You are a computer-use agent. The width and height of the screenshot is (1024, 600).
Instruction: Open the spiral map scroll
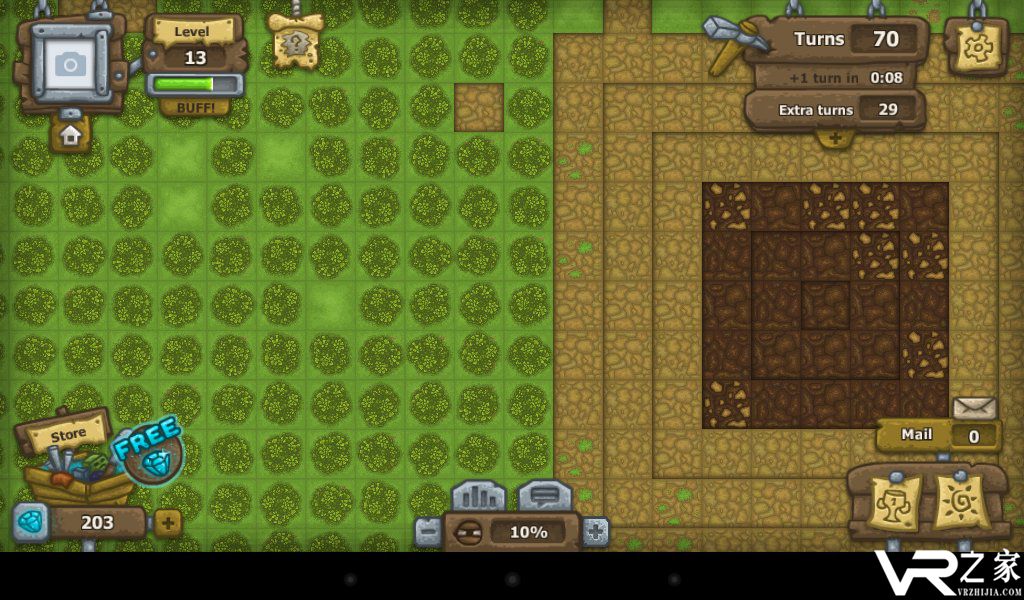pos(959,502)
